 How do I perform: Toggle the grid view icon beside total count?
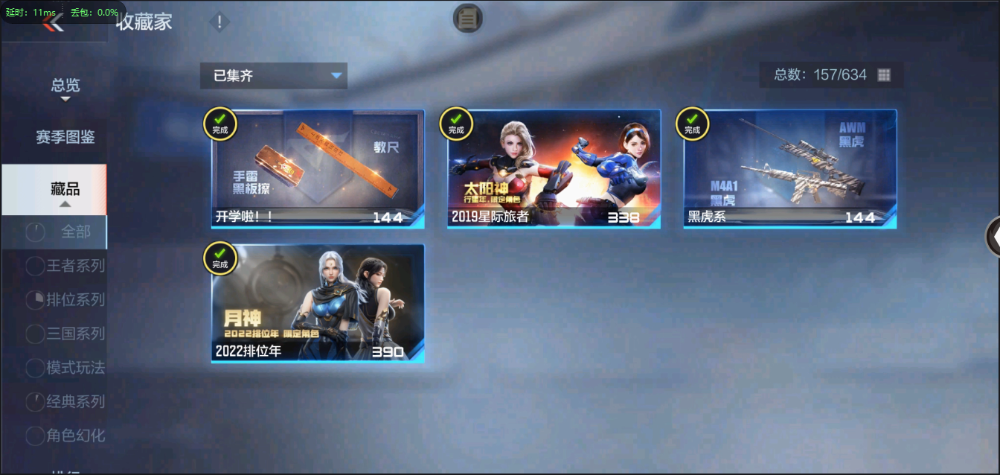point(884,75)
